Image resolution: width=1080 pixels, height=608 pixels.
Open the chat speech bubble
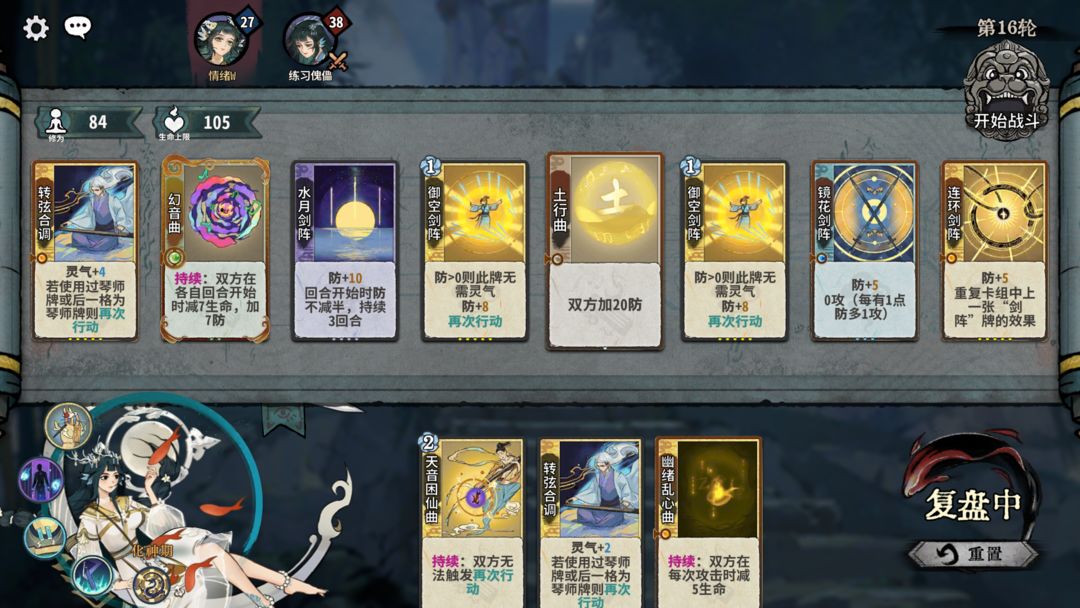click(78, 27)
